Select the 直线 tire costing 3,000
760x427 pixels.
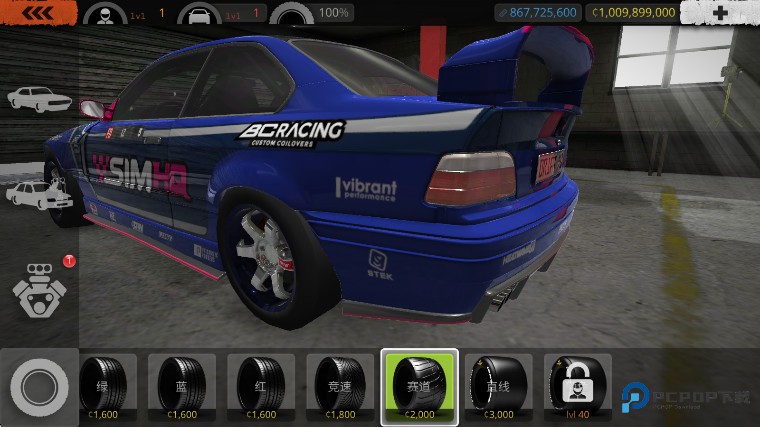[x=499, y=387]
